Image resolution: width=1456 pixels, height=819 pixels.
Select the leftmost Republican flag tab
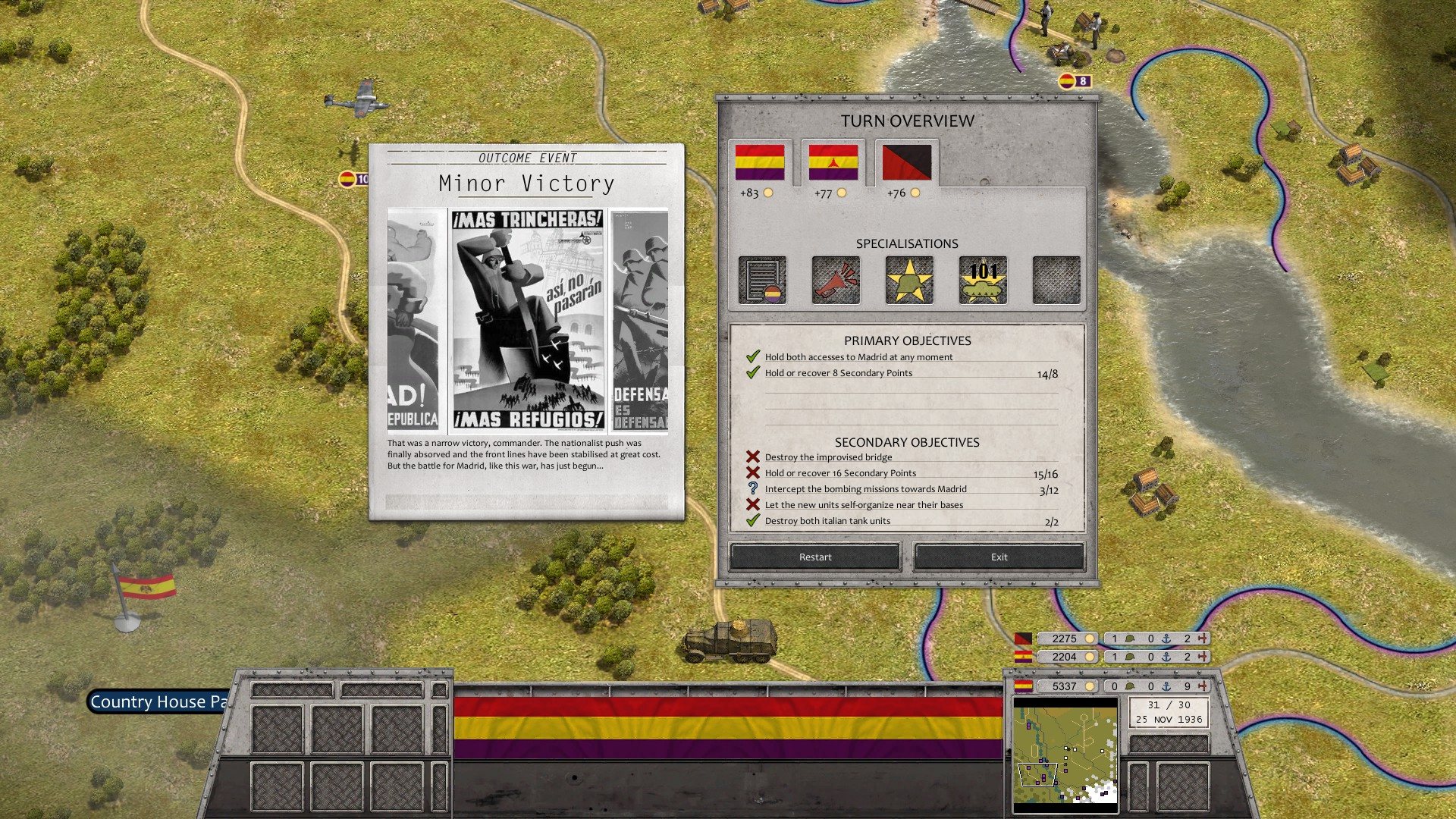coord(762,162)
